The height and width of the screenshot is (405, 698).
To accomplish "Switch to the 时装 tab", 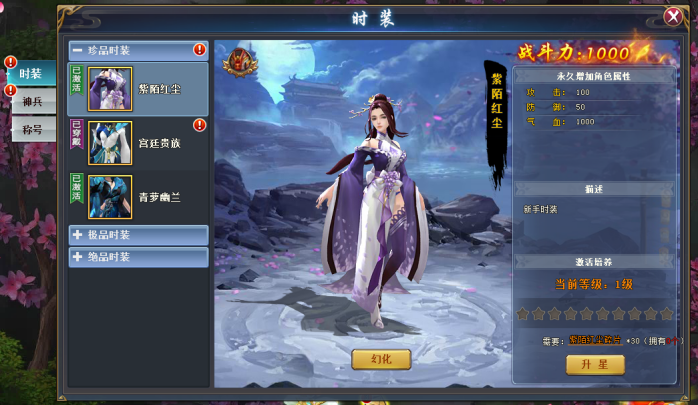I will click(30, 73).
